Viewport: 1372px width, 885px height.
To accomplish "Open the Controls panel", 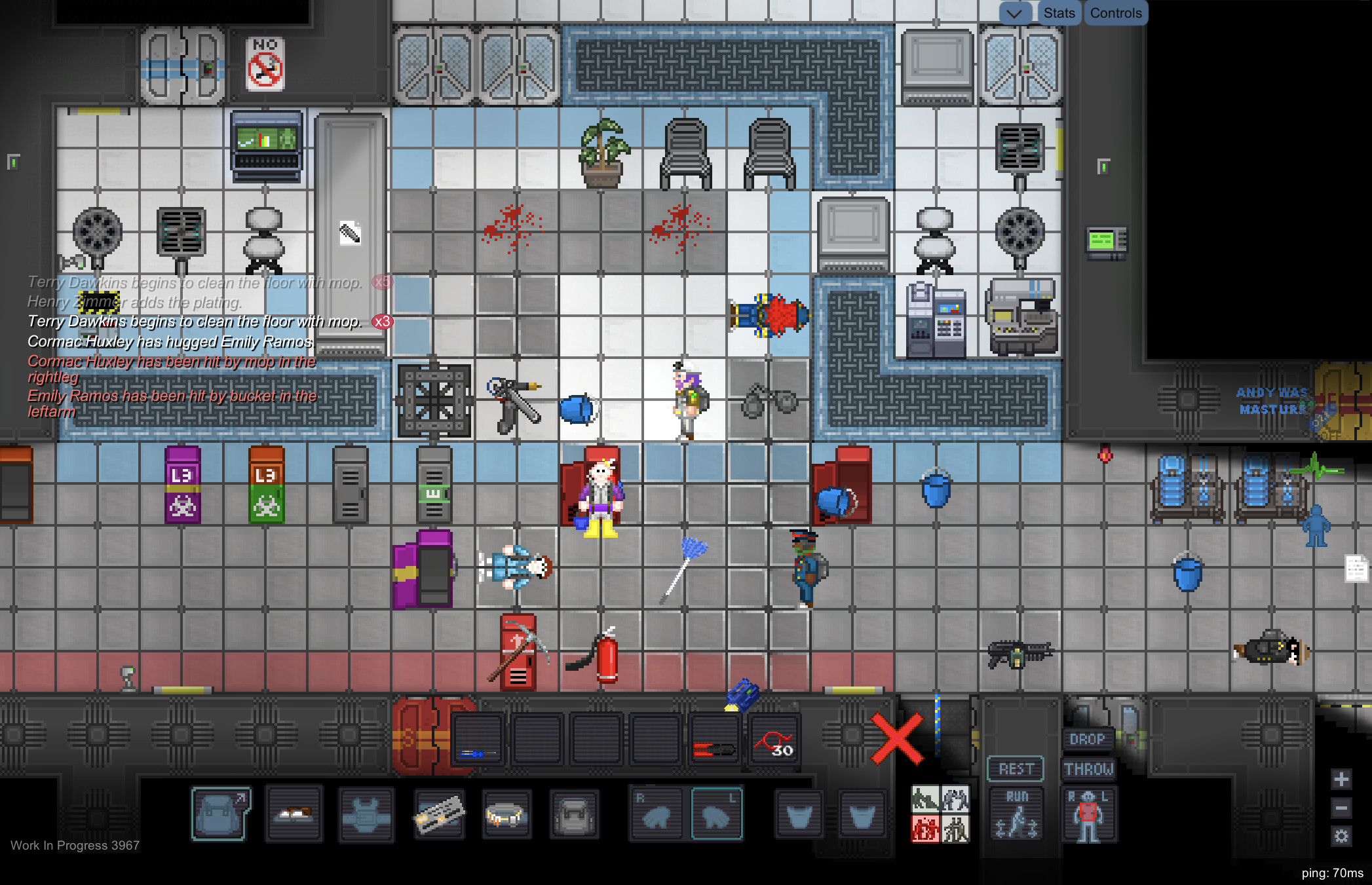I will pos(1115,12).
